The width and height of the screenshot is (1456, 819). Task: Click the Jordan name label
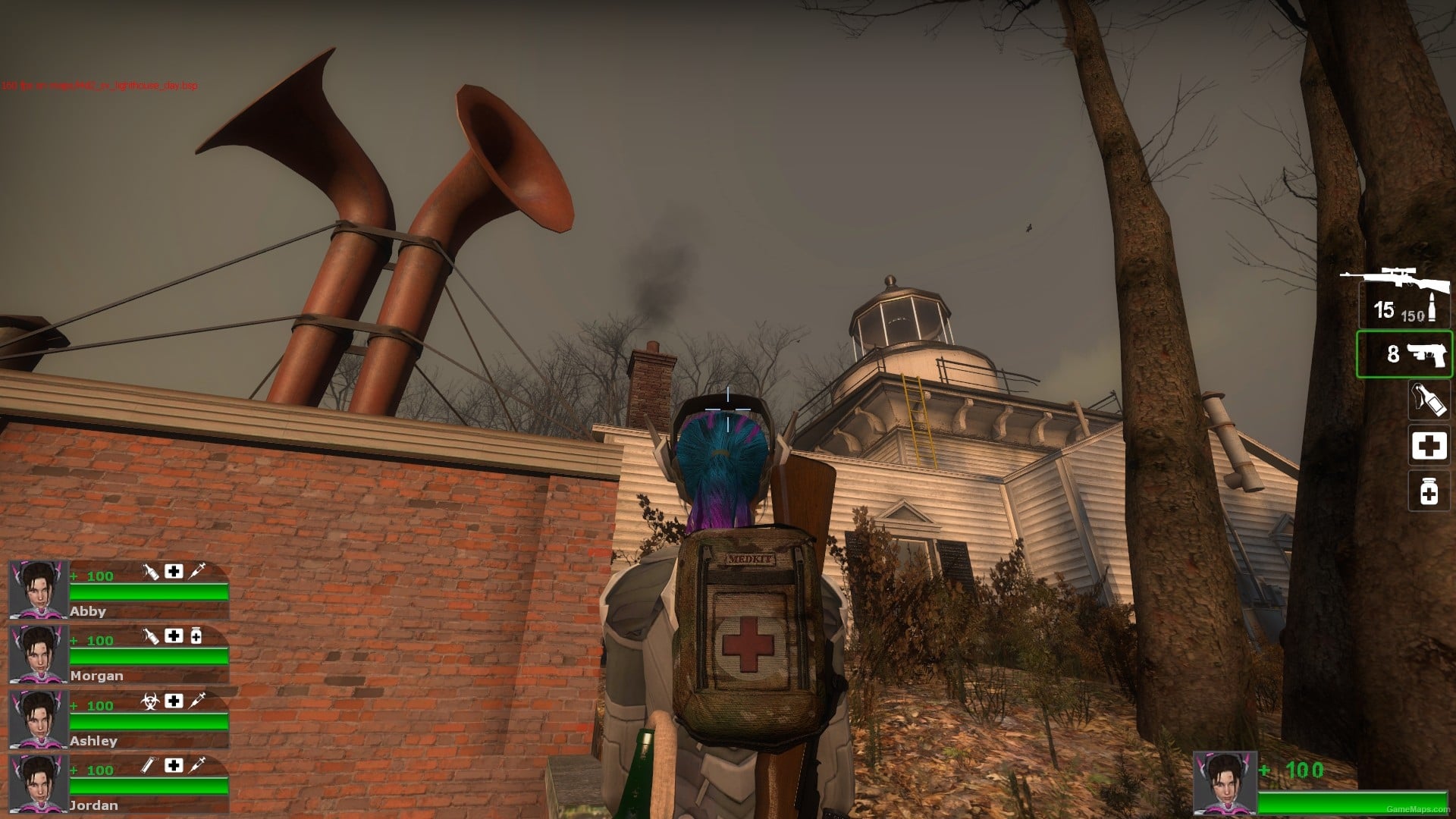click(x=93, y=805)
